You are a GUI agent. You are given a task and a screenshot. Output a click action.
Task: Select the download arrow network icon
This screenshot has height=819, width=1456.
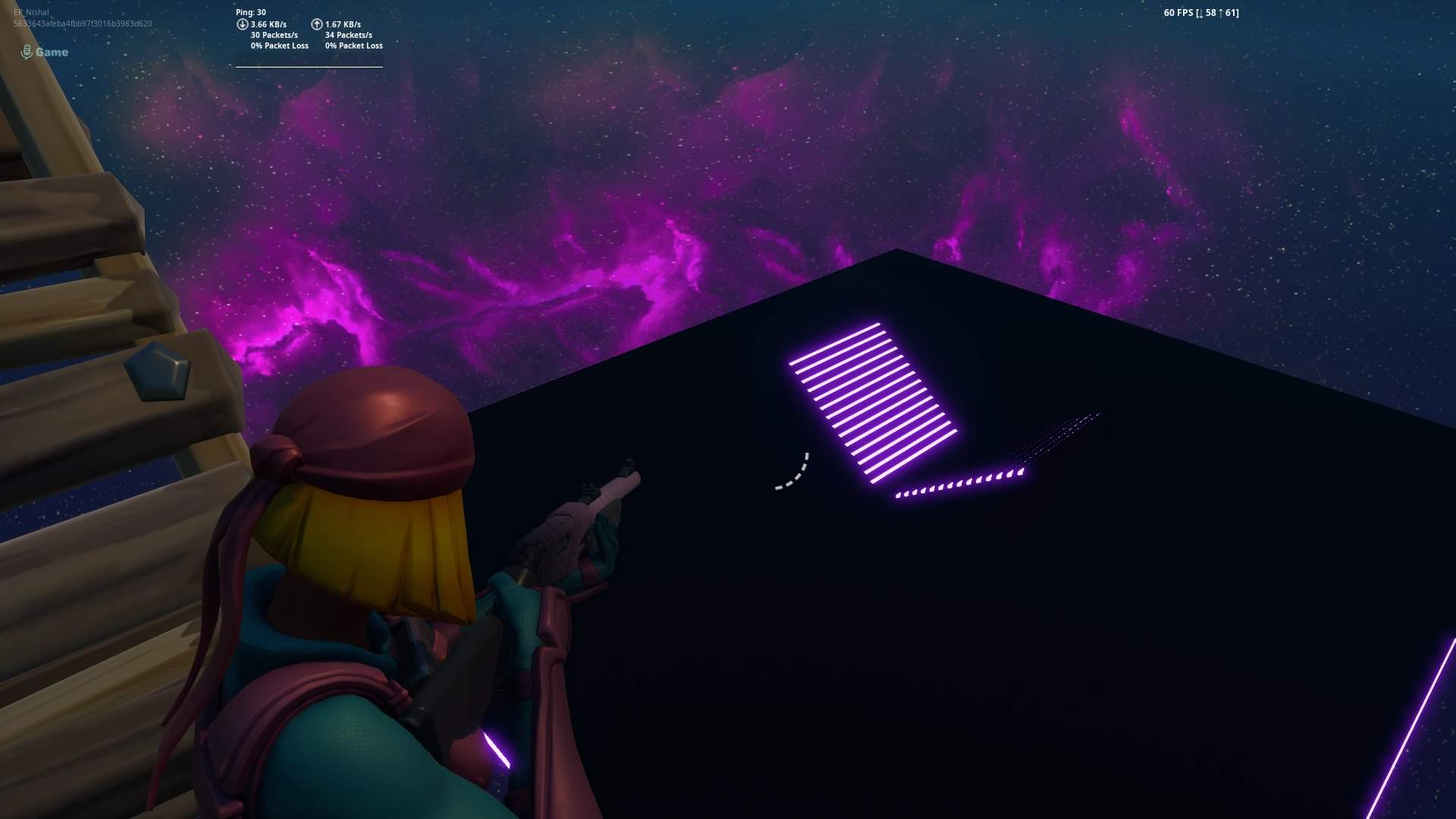pyautogui.click(x=243, y=24)
